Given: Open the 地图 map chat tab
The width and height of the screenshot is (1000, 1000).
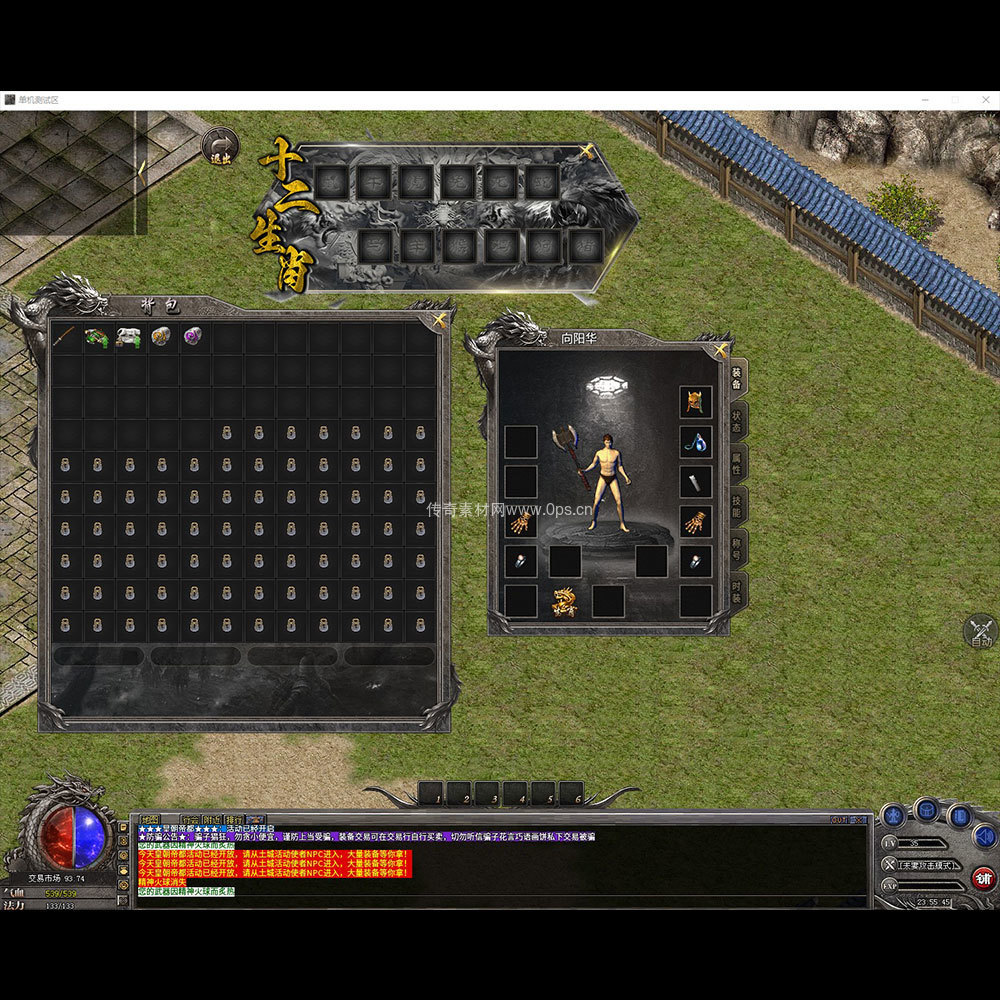Looking at the screenshot, I should 149,820.
